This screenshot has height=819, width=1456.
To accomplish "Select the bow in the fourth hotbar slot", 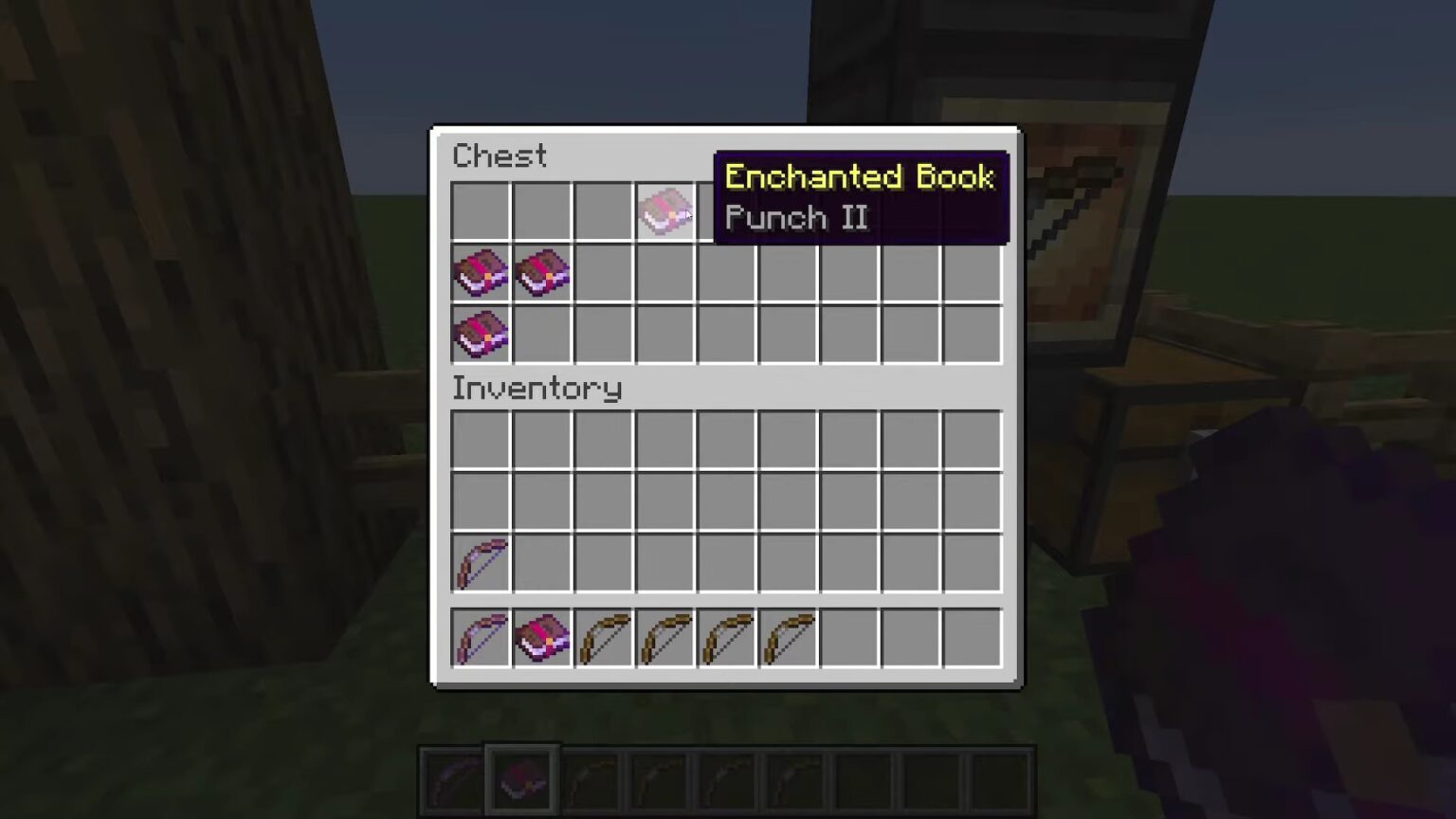I will click(x=664, y=637).
